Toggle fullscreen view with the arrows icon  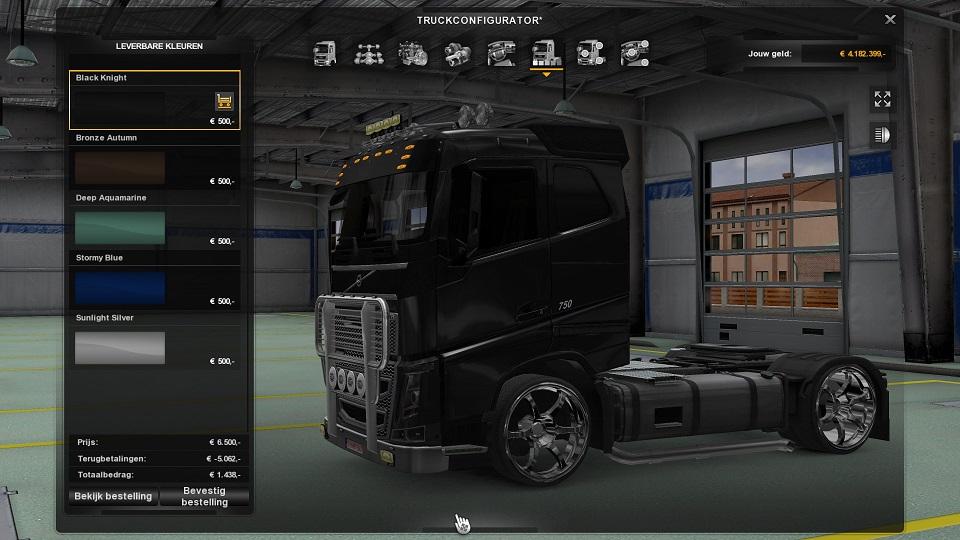(882, 99)
